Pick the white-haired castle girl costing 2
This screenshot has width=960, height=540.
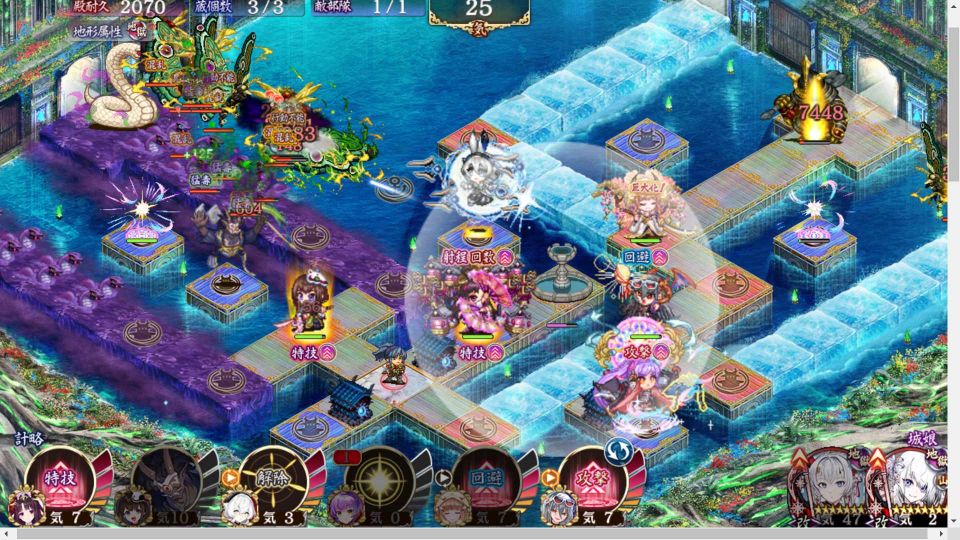point(912,486)
